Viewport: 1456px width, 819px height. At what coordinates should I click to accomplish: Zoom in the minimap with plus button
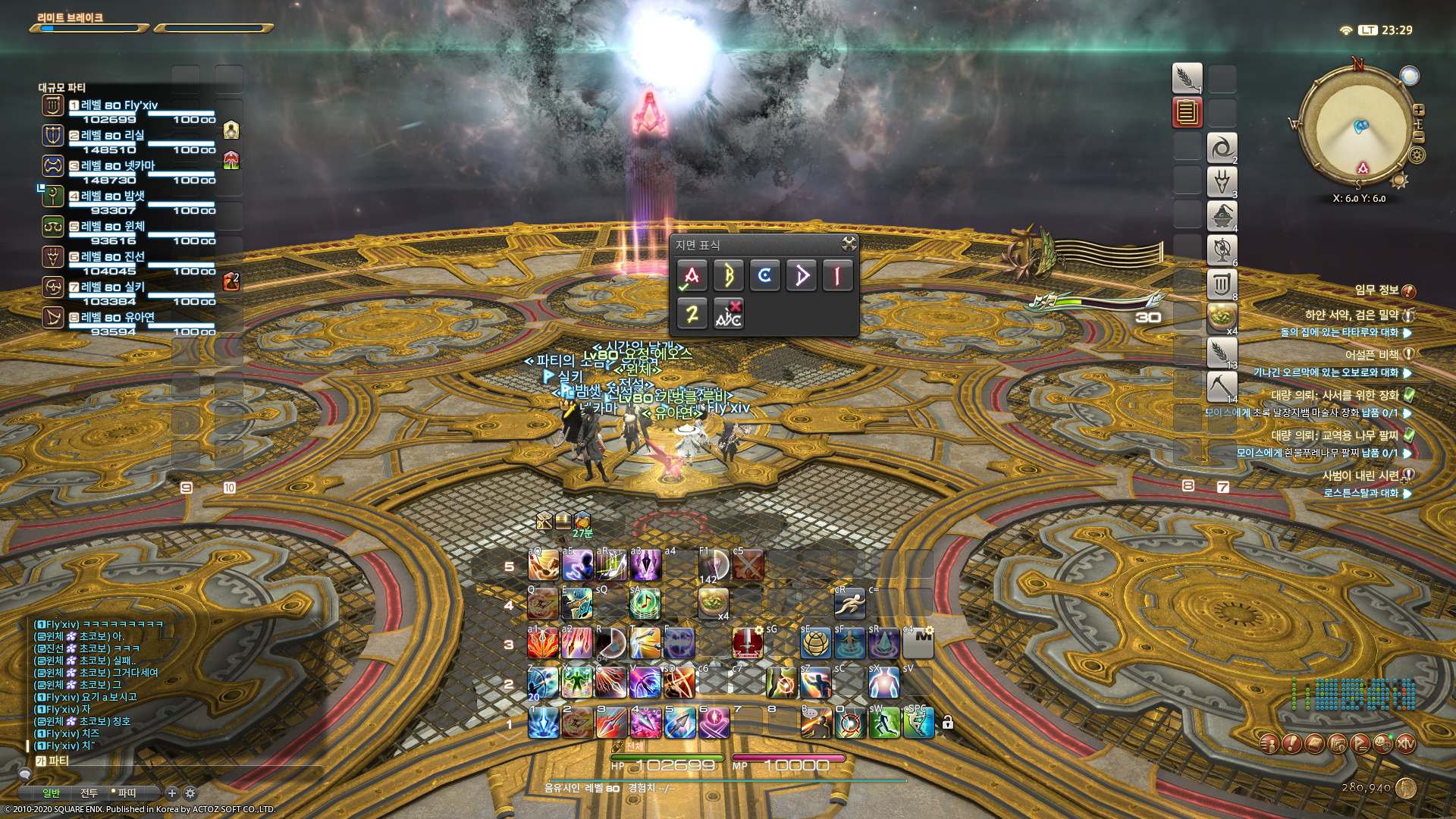(1419, 110)
